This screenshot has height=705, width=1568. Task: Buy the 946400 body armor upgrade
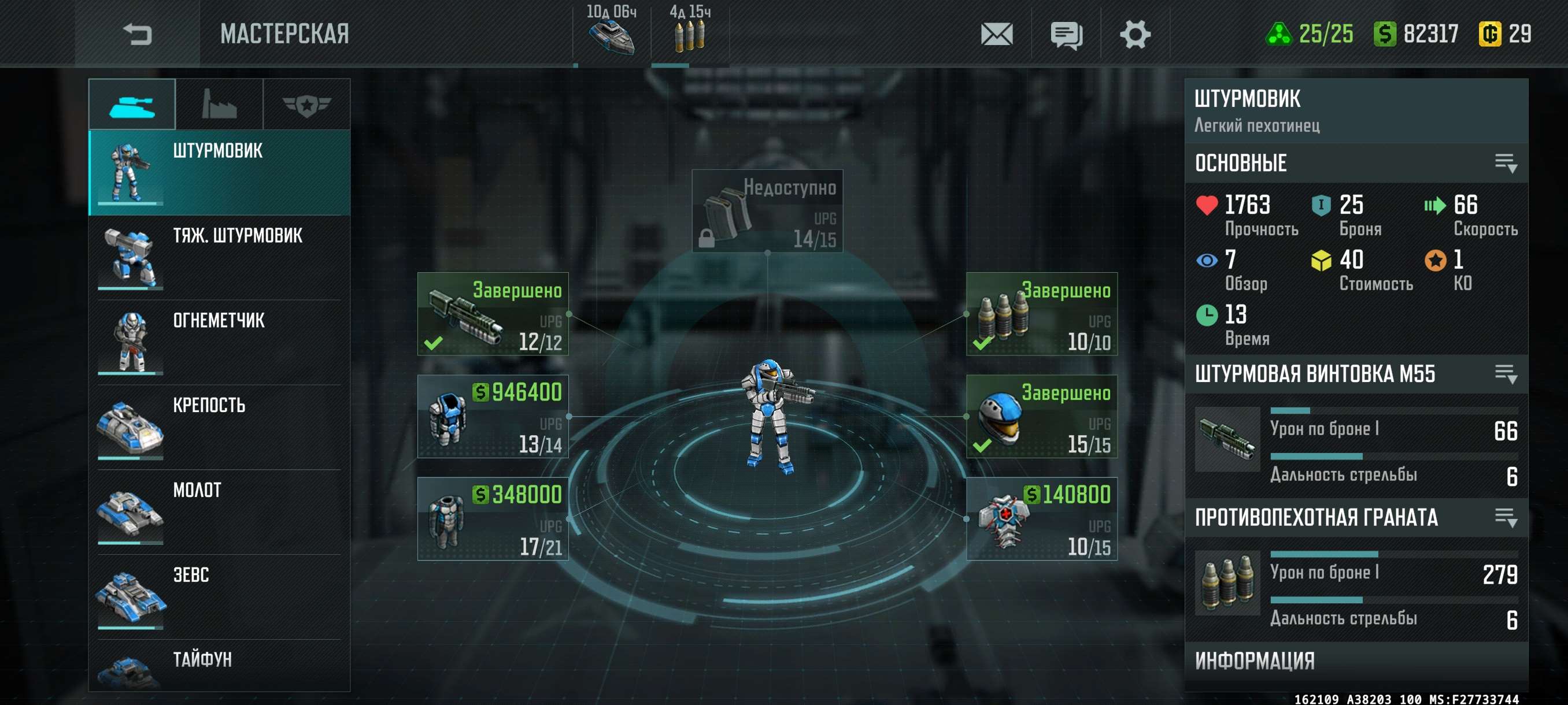coord(493,417)
